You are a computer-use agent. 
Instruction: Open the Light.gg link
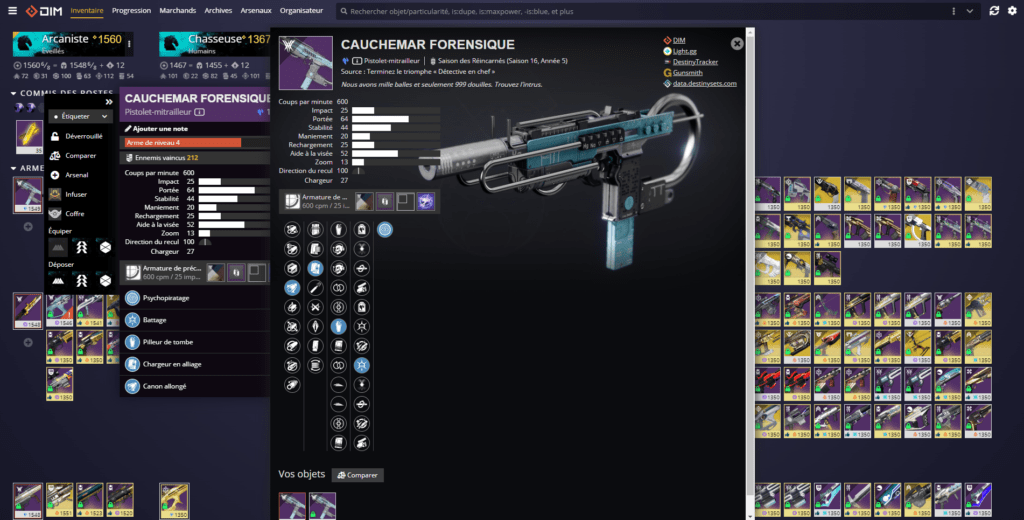click(685, 51)
